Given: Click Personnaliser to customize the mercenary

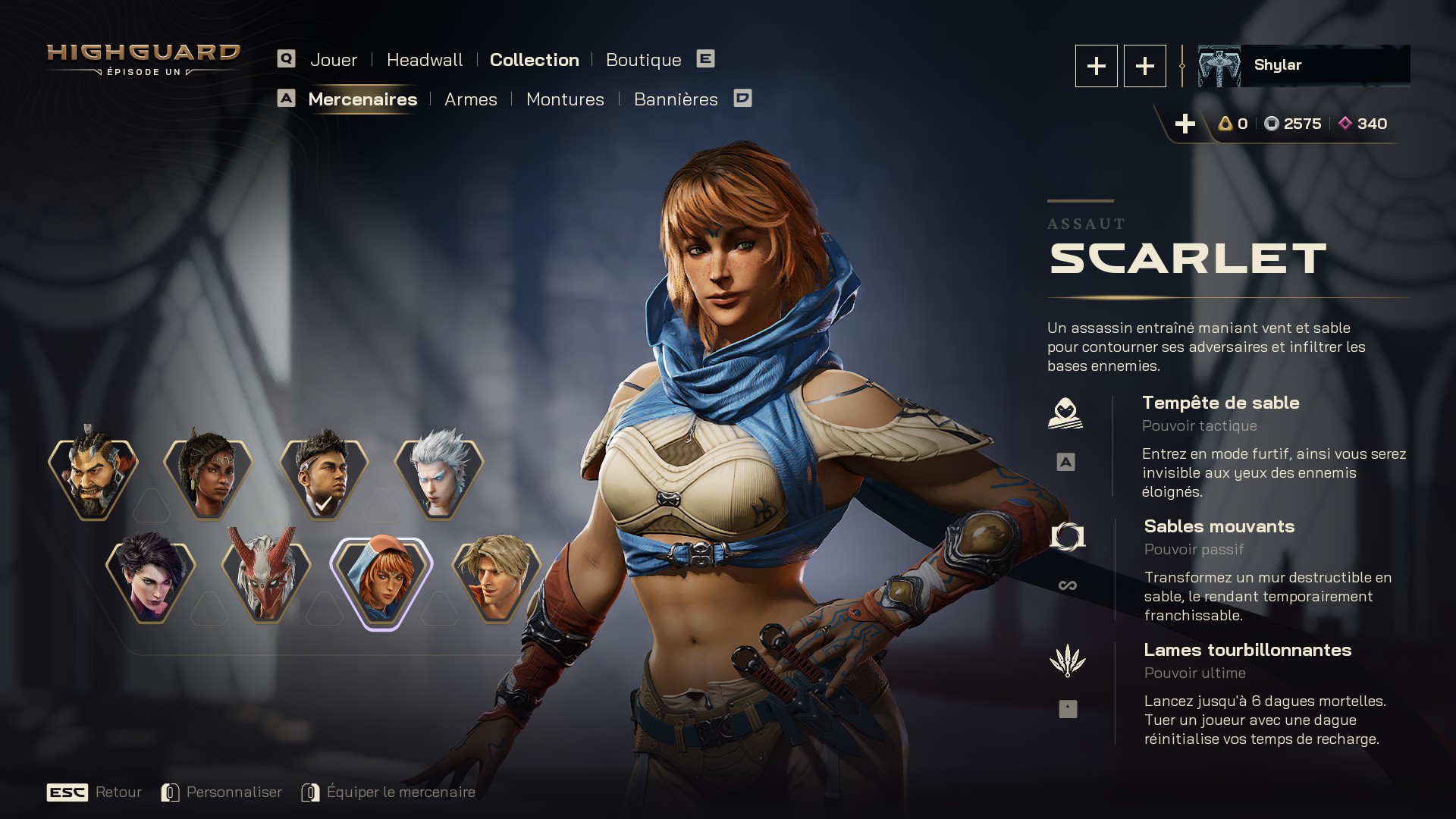Looking at the screenshot, I should (x=234, y=792).
